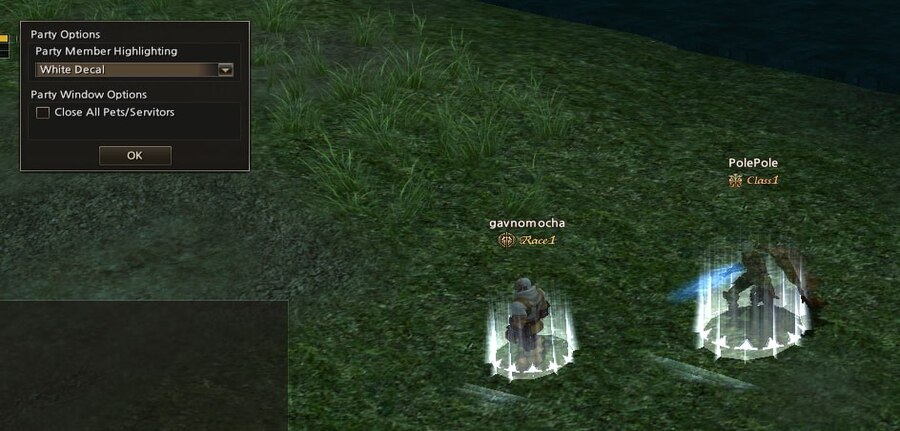Confirm Party Options with OK
This screenshot has height=431, width=900.
point(135,155)
